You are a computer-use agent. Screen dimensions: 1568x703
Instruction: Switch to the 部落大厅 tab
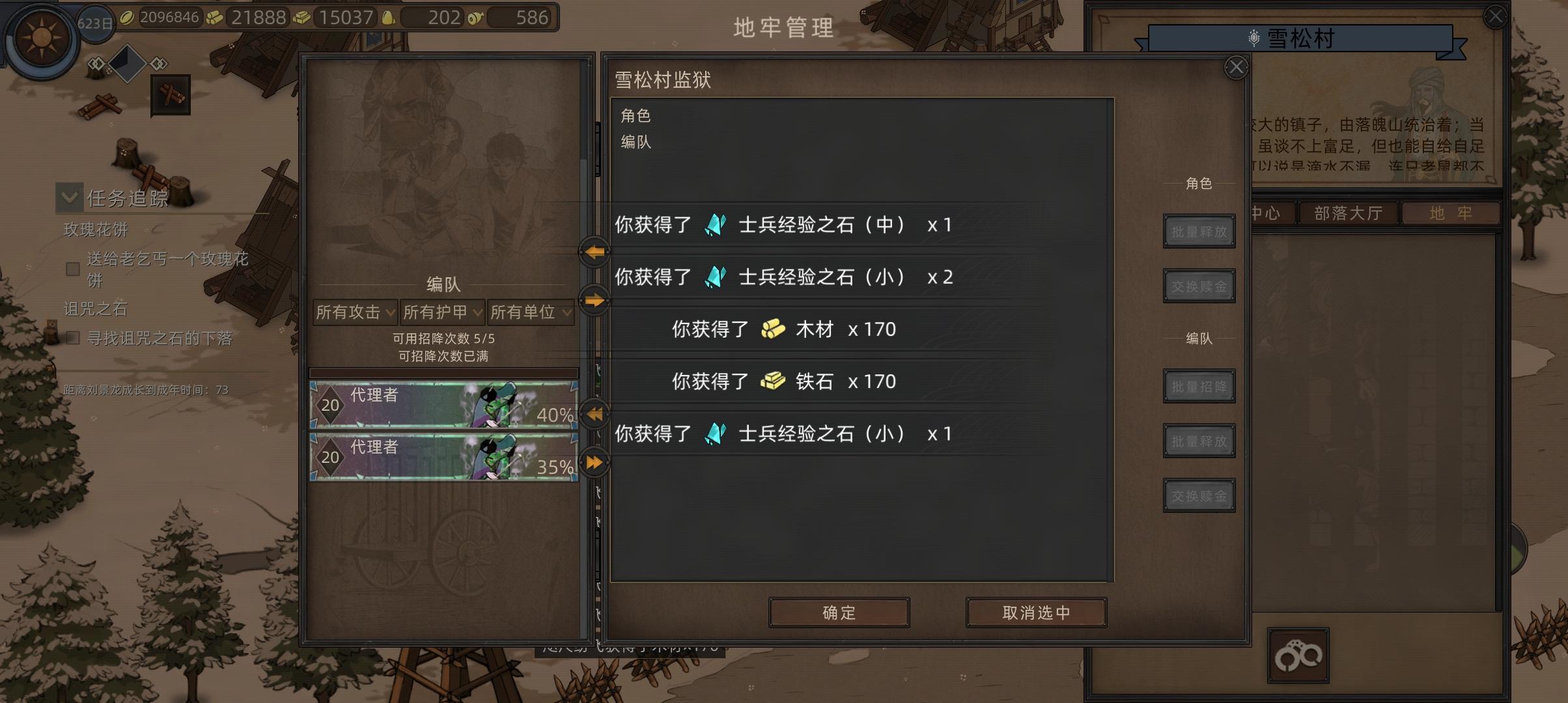[x=1347, y=212]
